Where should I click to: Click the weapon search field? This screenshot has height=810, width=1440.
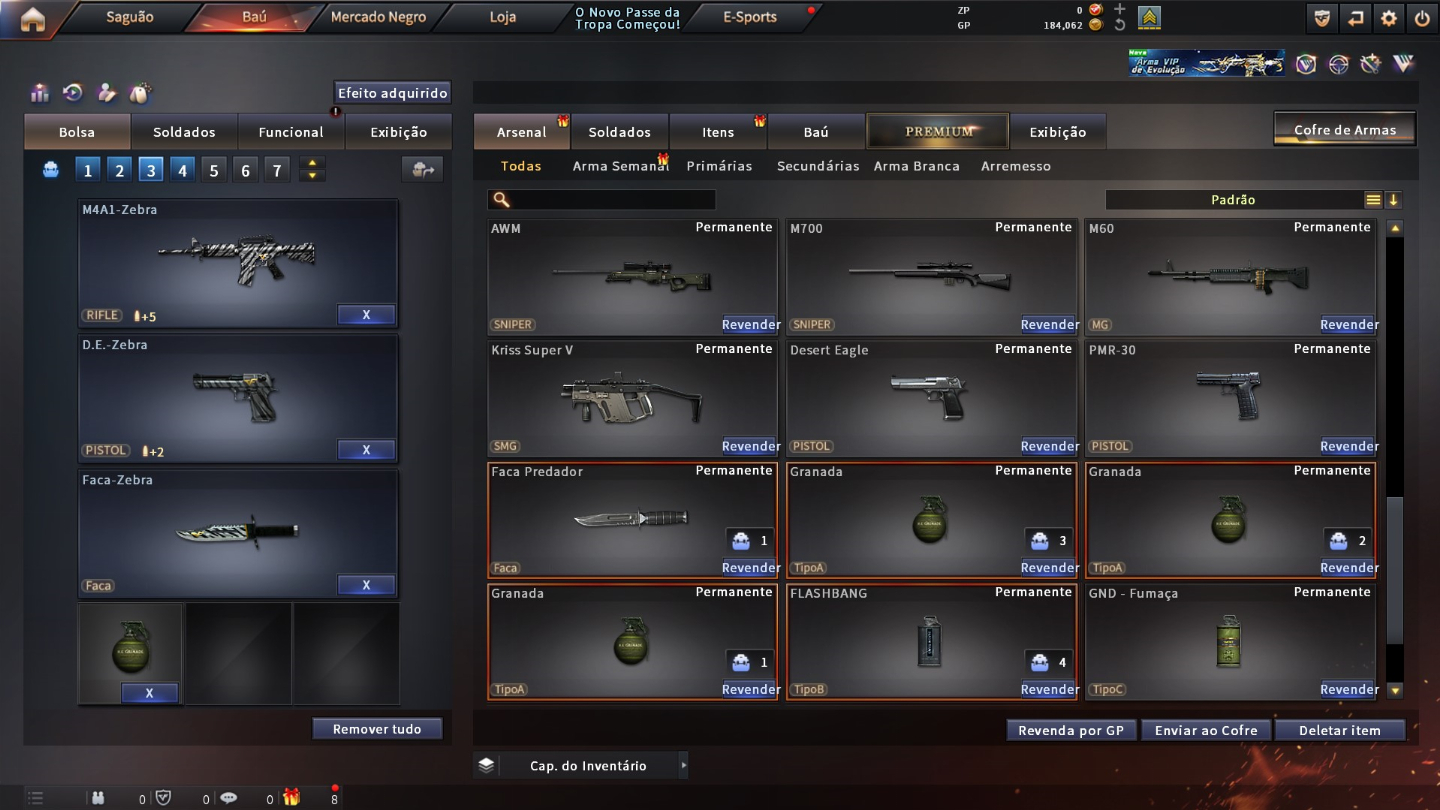point(612,200)
